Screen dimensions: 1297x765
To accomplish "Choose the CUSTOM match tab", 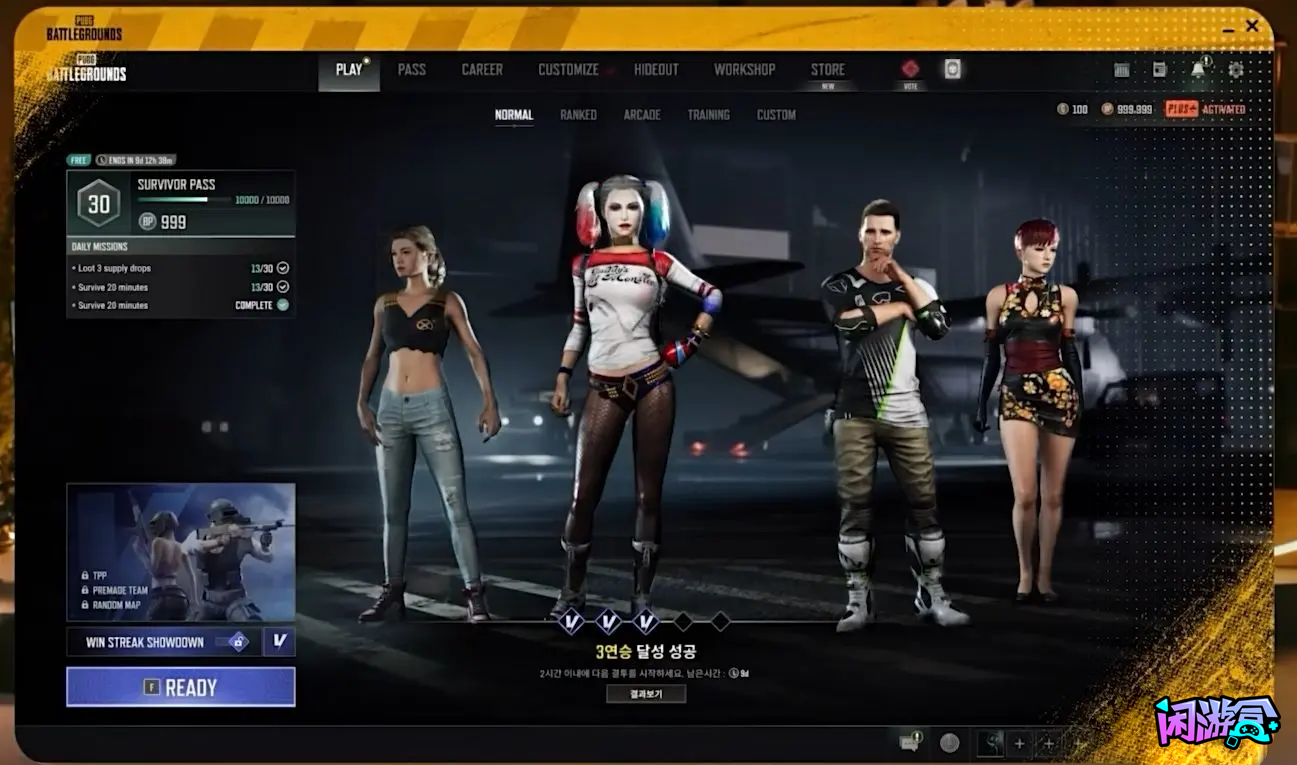I will [x=776, y=115].
